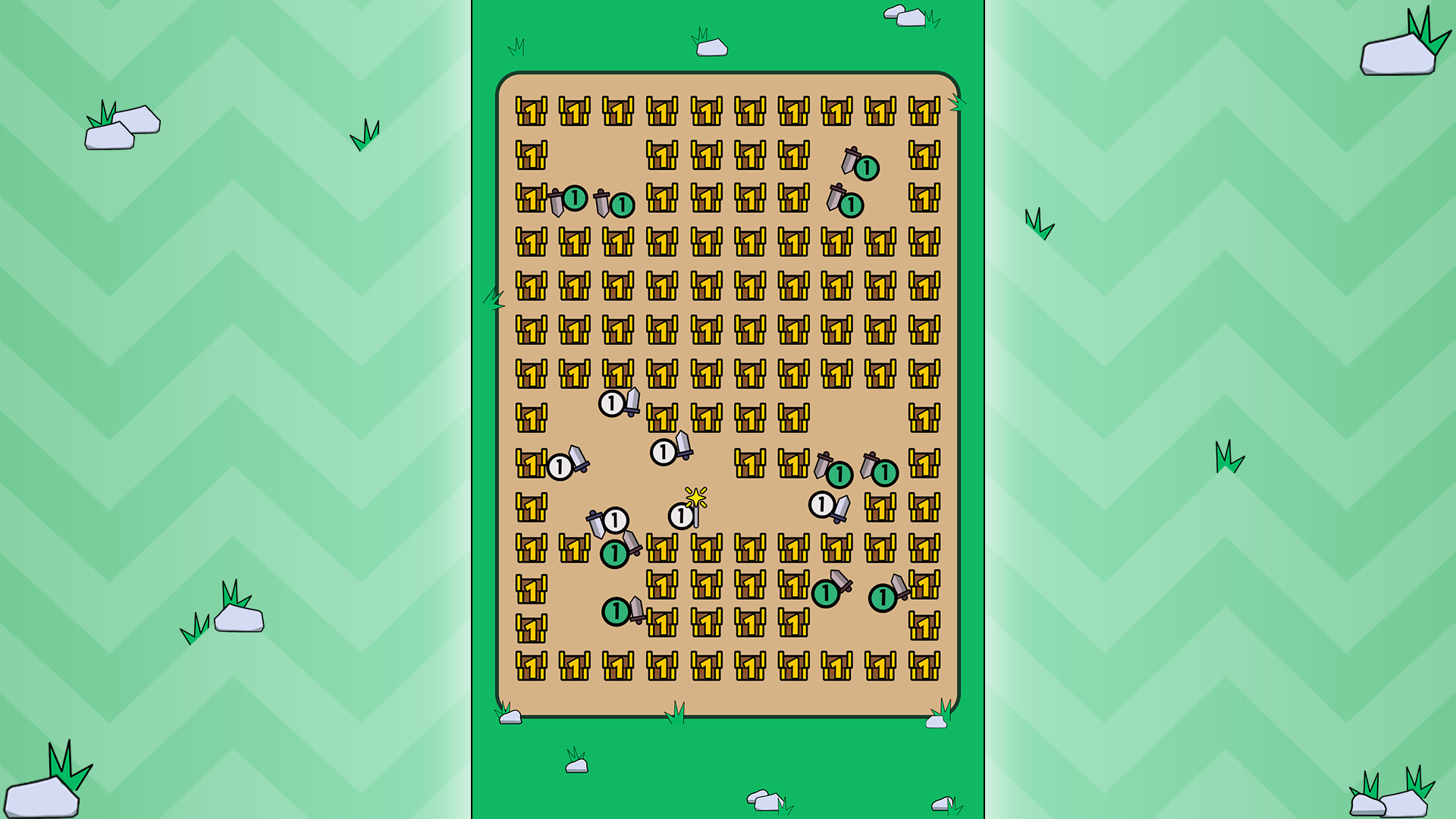Select the chest in the bottom-right corner
1456x819 pixels.
(924, 666)
